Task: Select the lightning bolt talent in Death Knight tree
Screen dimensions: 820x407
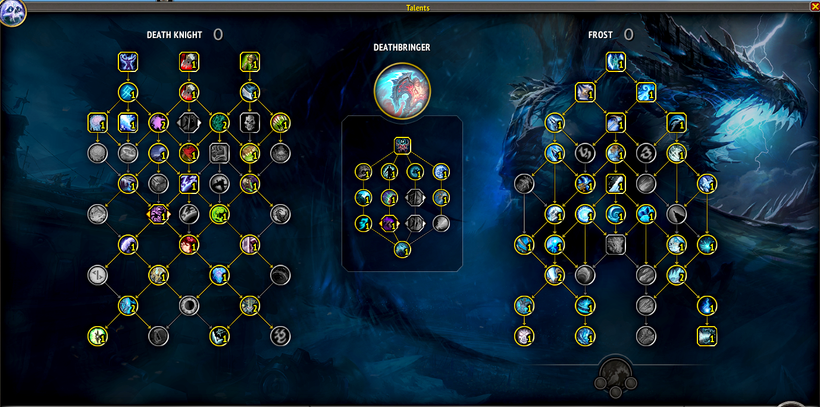Action: coord(188,183)
